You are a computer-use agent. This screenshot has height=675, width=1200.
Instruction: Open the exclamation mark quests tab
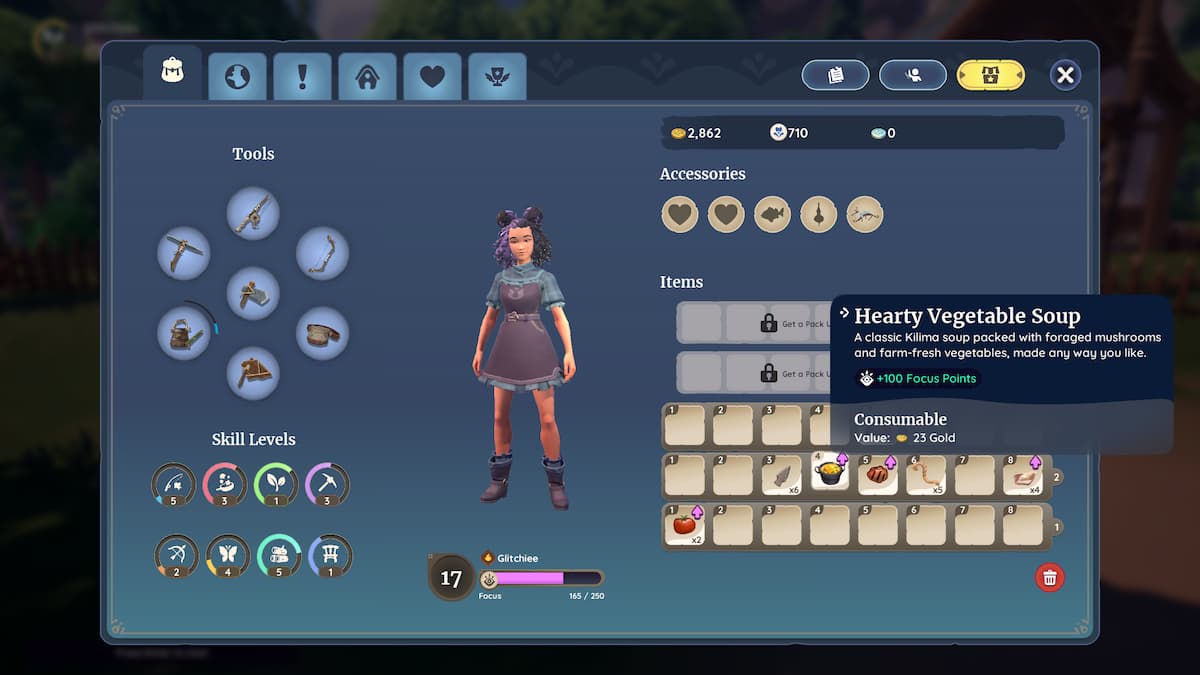[302, 76]
